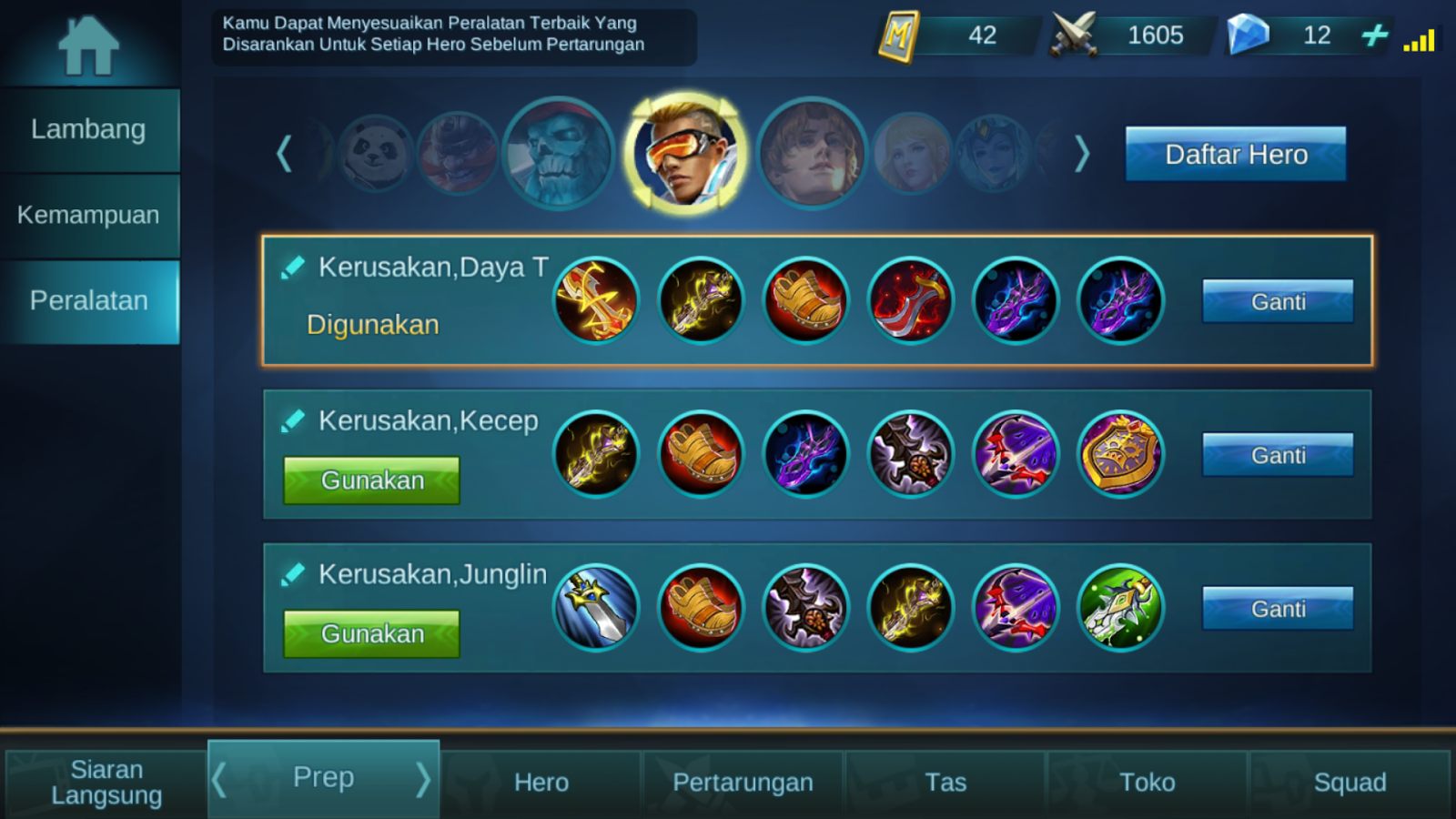1456x819 pixels.
Task: Edit the "Kerusakan,Daya T" build name with pencil icon
Action: click(293, 267)
